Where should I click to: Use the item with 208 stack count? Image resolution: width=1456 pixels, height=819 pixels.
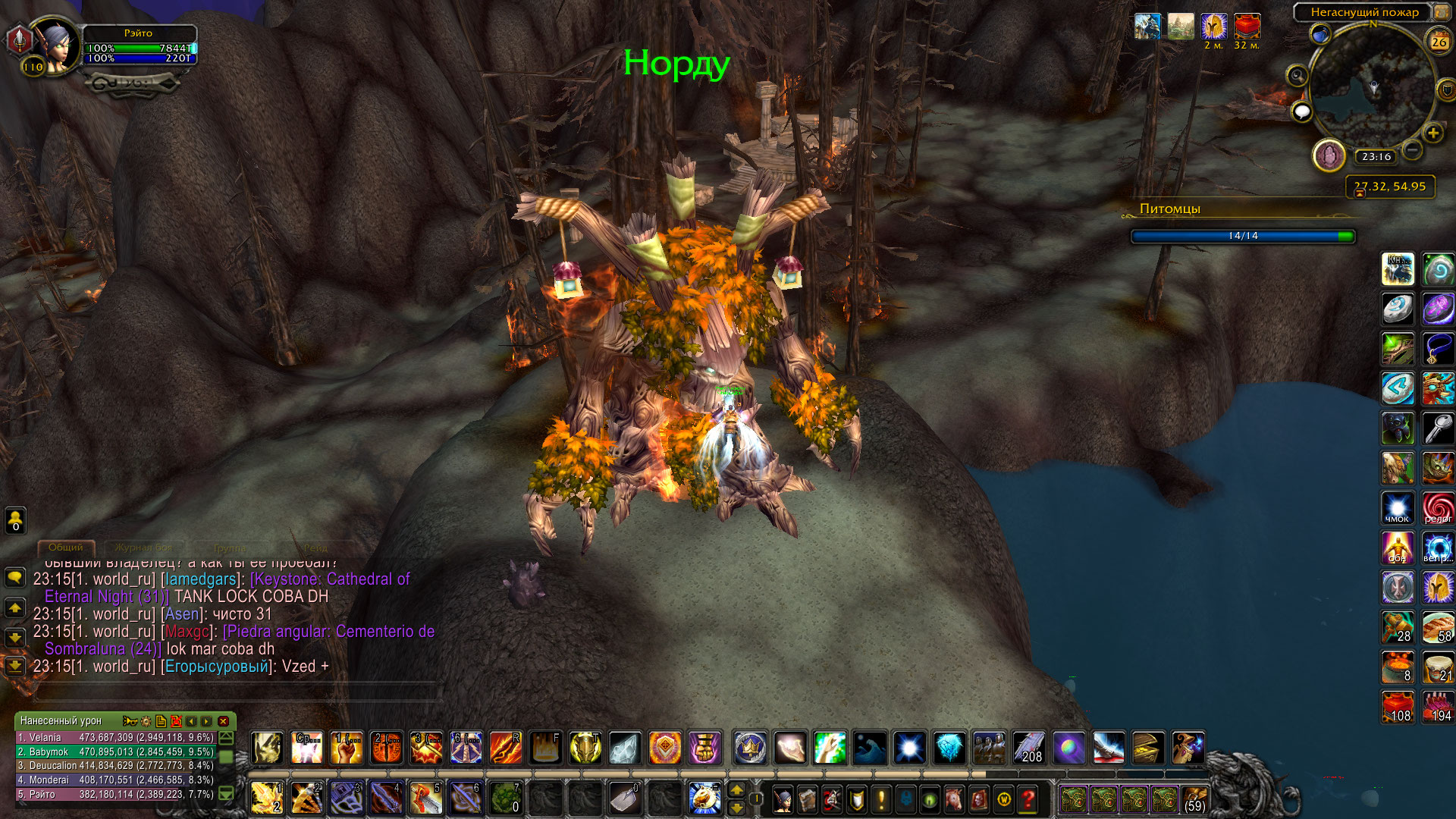[1028, 748]
